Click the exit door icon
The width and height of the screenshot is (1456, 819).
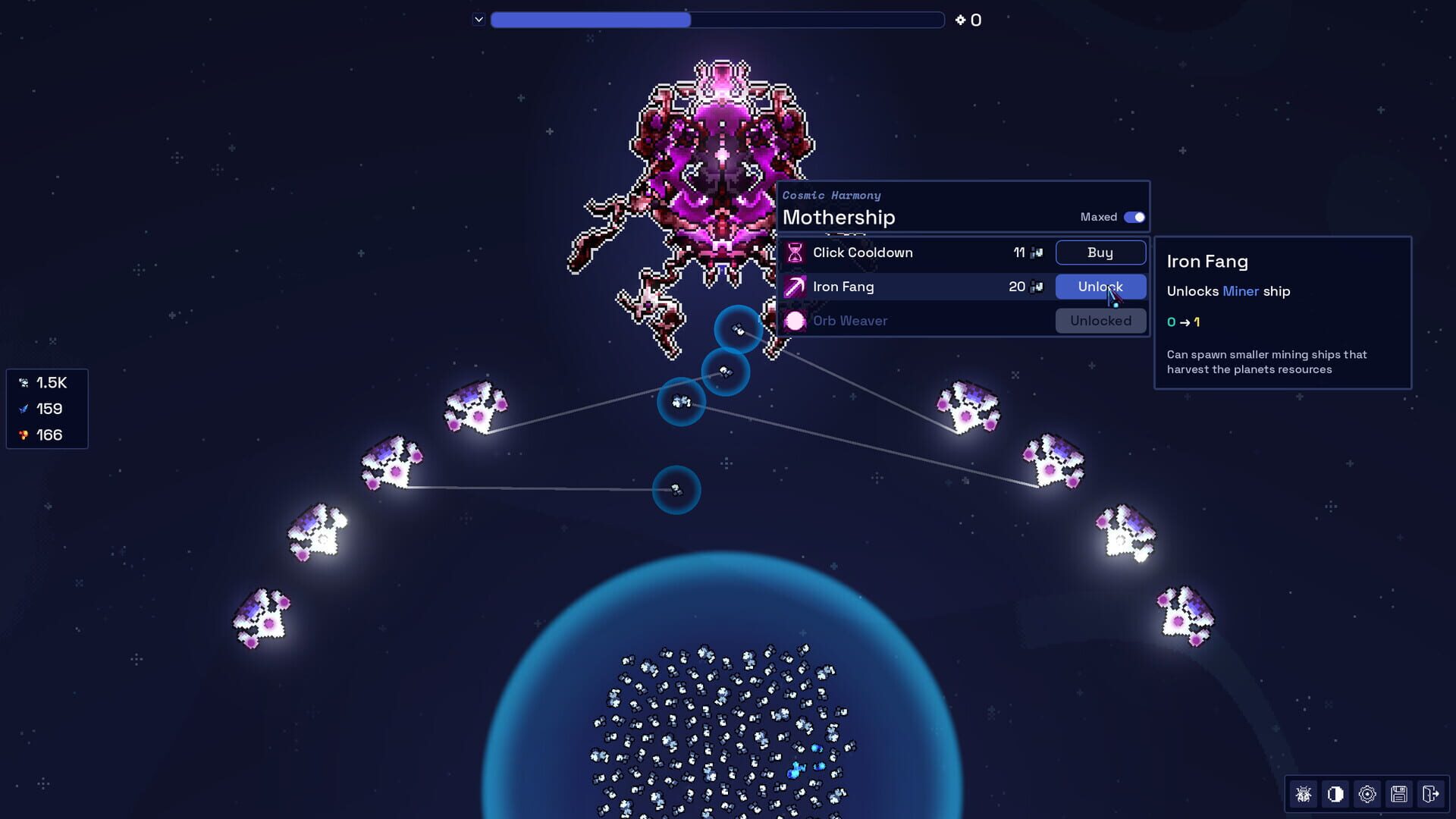[x=1431, y=794]
